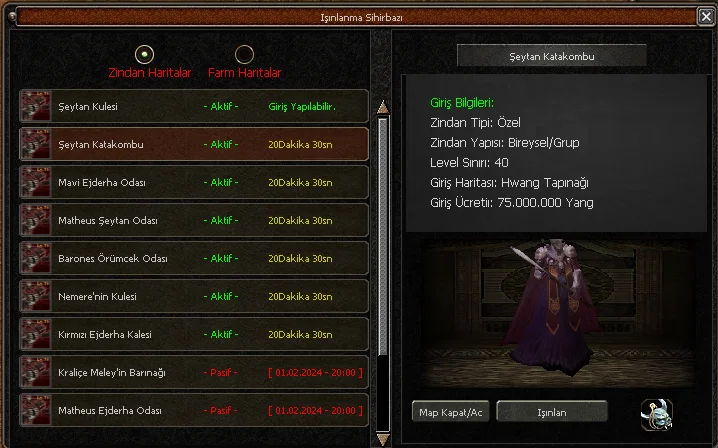Click the list's scroll down arrow
Screen dimensions: 718x448
381,438
